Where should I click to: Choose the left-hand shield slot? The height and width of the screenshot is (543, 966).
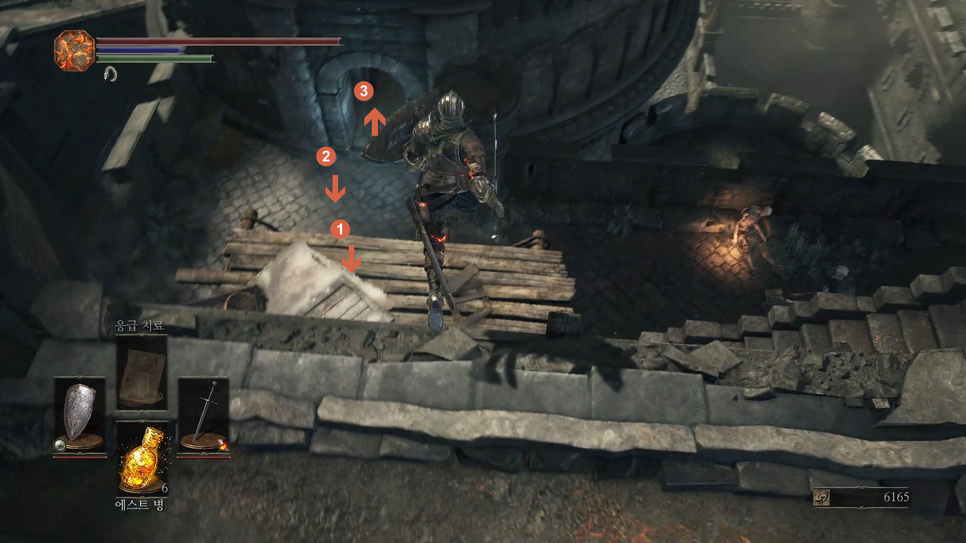coord(79,415)
